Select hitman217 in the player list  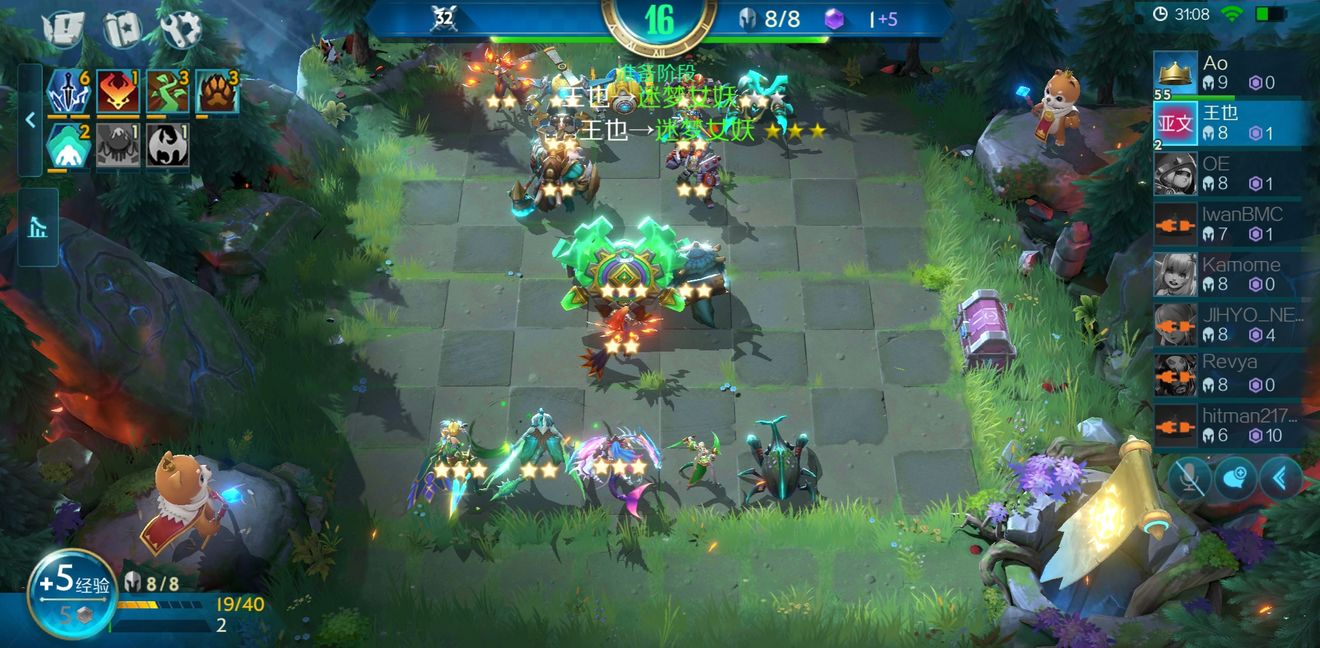click(1229, 424)
